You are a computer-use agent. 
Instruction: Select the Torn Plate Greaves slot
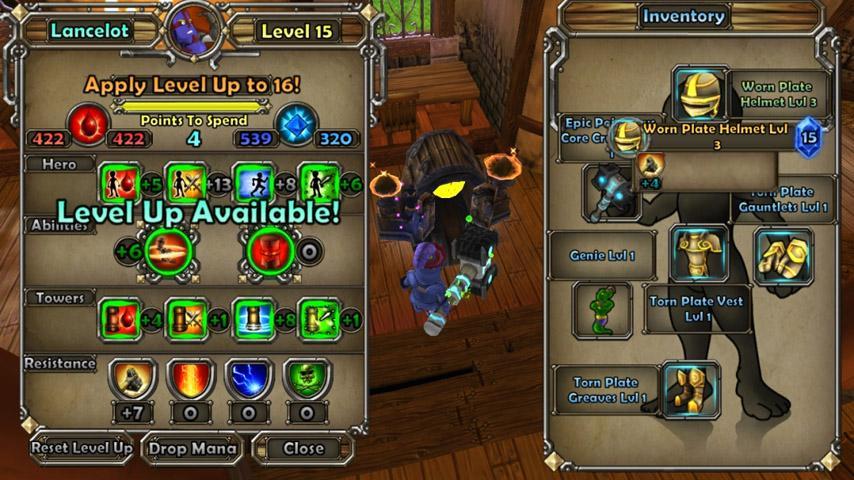[690, 389]
